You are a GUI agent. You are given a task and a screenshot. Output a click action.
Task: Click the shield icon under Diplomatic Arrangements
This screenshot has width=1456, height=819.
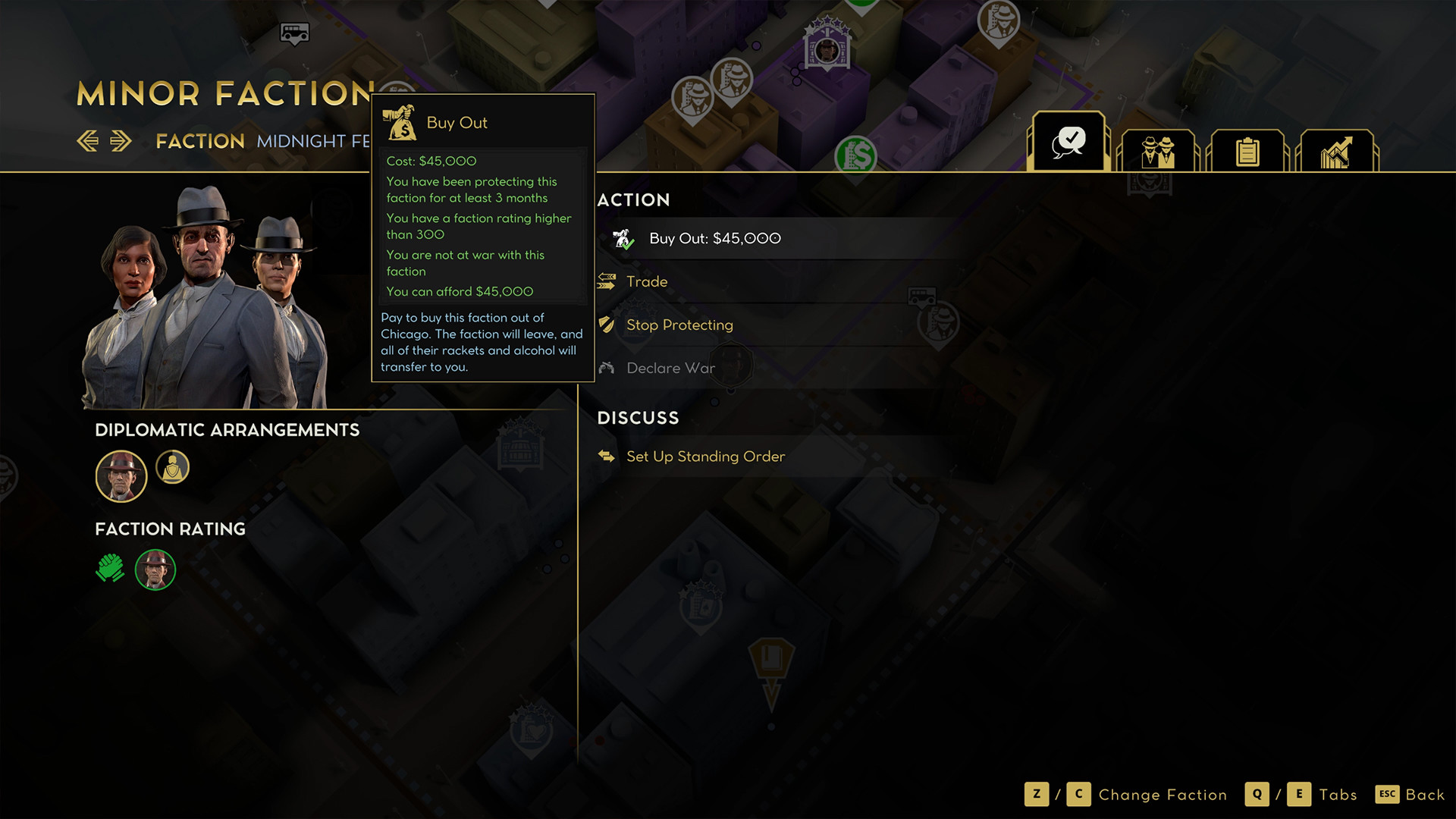[173, 467]
